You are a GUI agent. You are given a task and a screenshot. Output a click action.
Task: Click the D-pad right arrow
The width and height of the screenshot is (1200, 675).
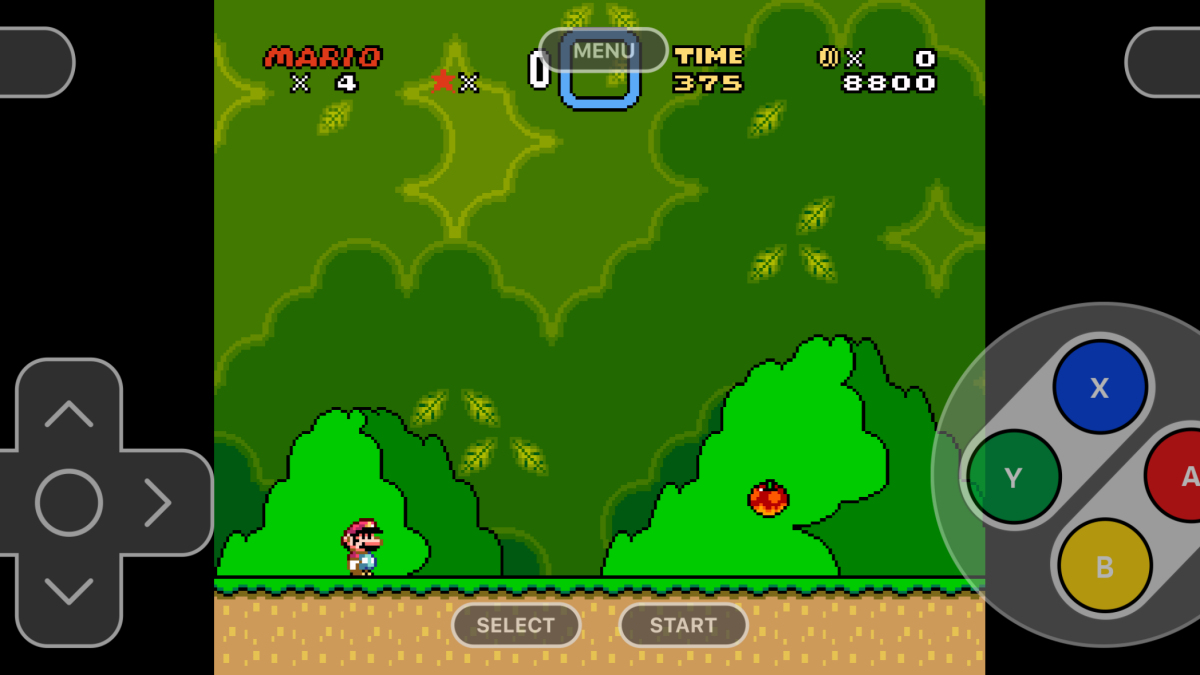coord(159,502)
